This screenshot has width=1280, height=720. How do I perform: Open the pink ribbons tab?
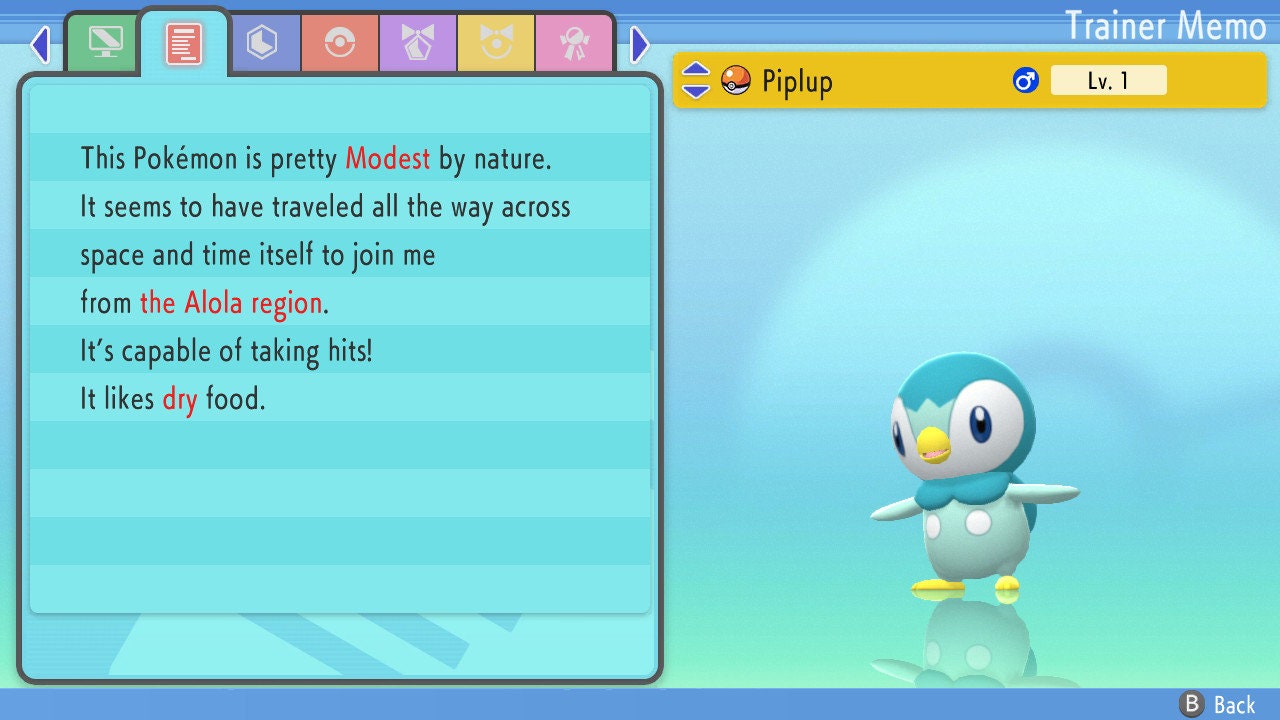point(574,43)
